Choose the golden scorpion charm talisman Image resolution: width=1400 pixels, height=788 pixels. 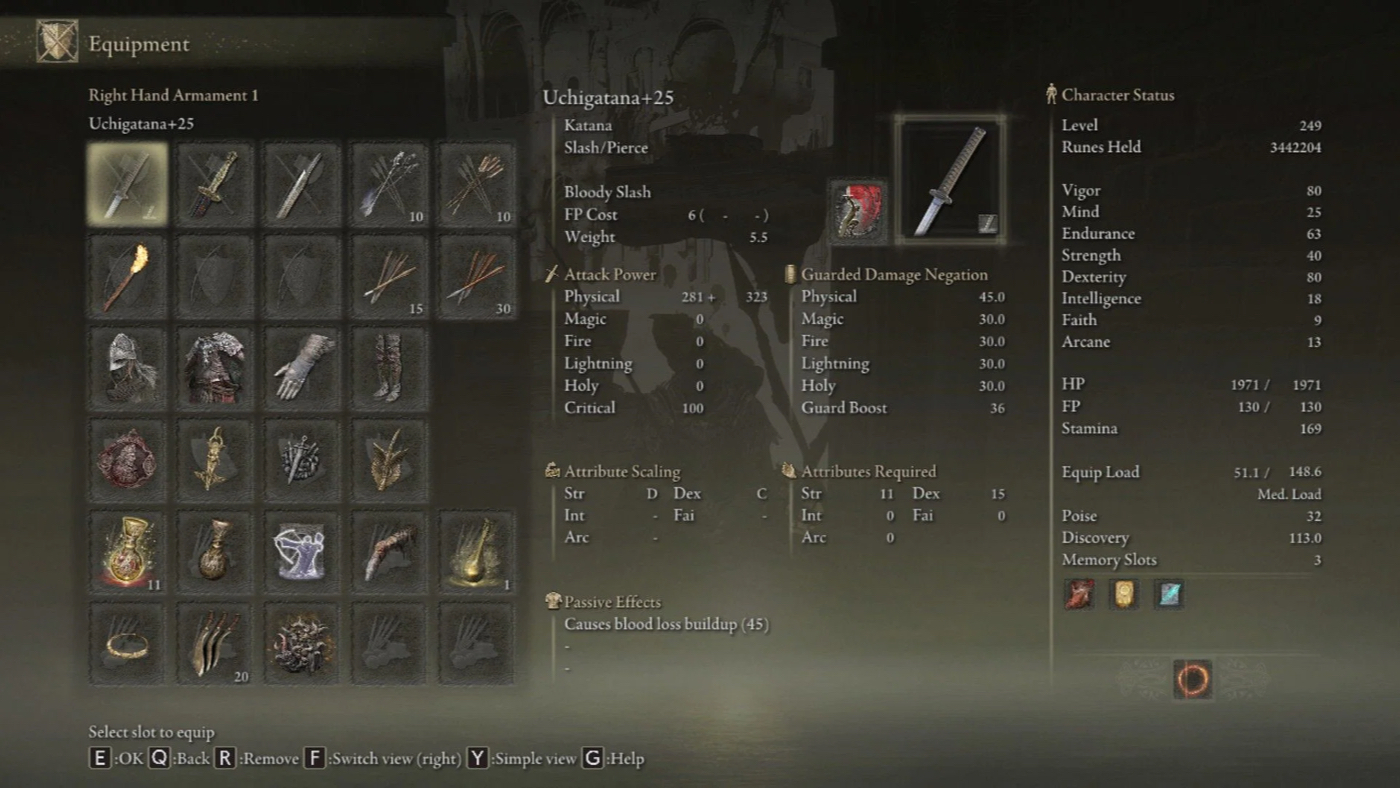click(215, 460)
